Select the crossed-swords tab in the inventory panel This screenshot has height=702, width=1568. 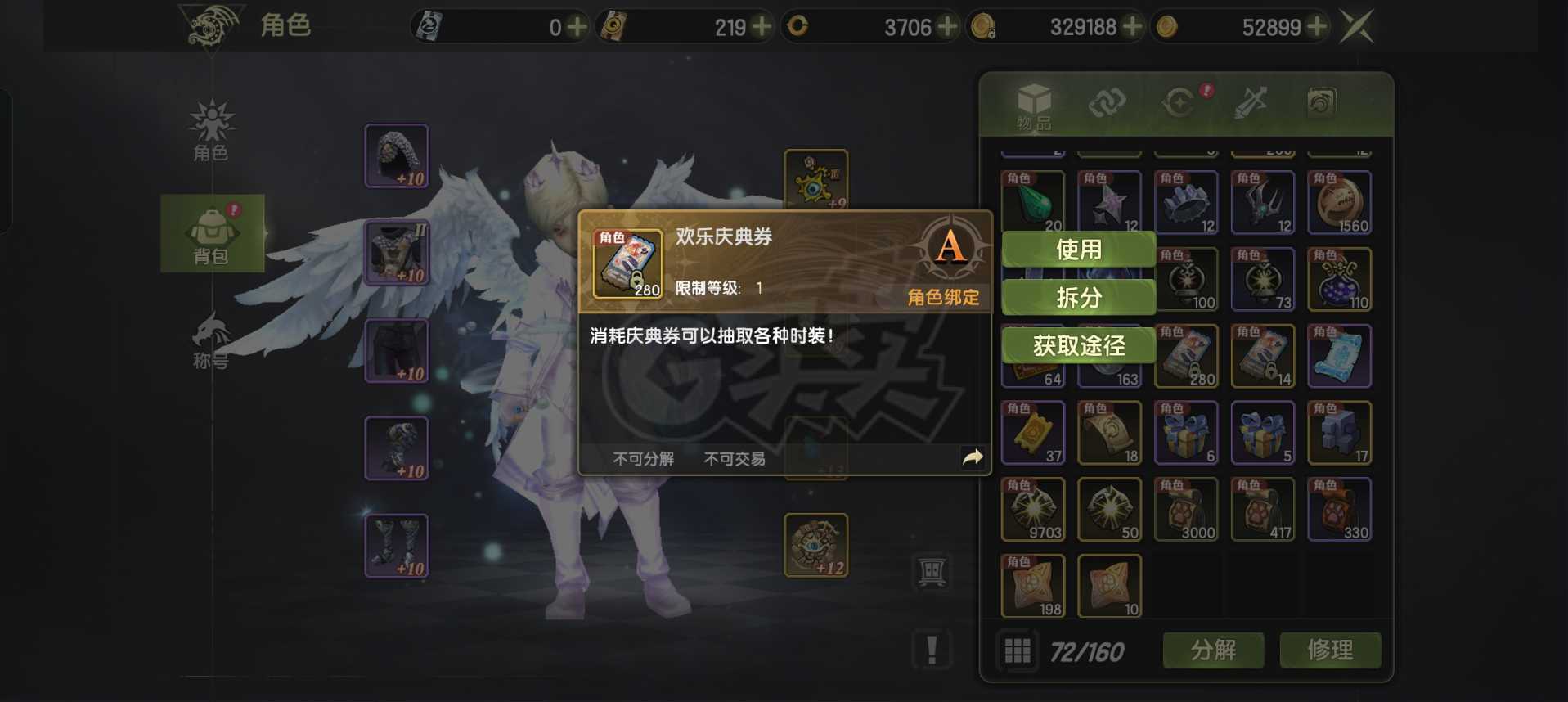[x=1249, y=105]
